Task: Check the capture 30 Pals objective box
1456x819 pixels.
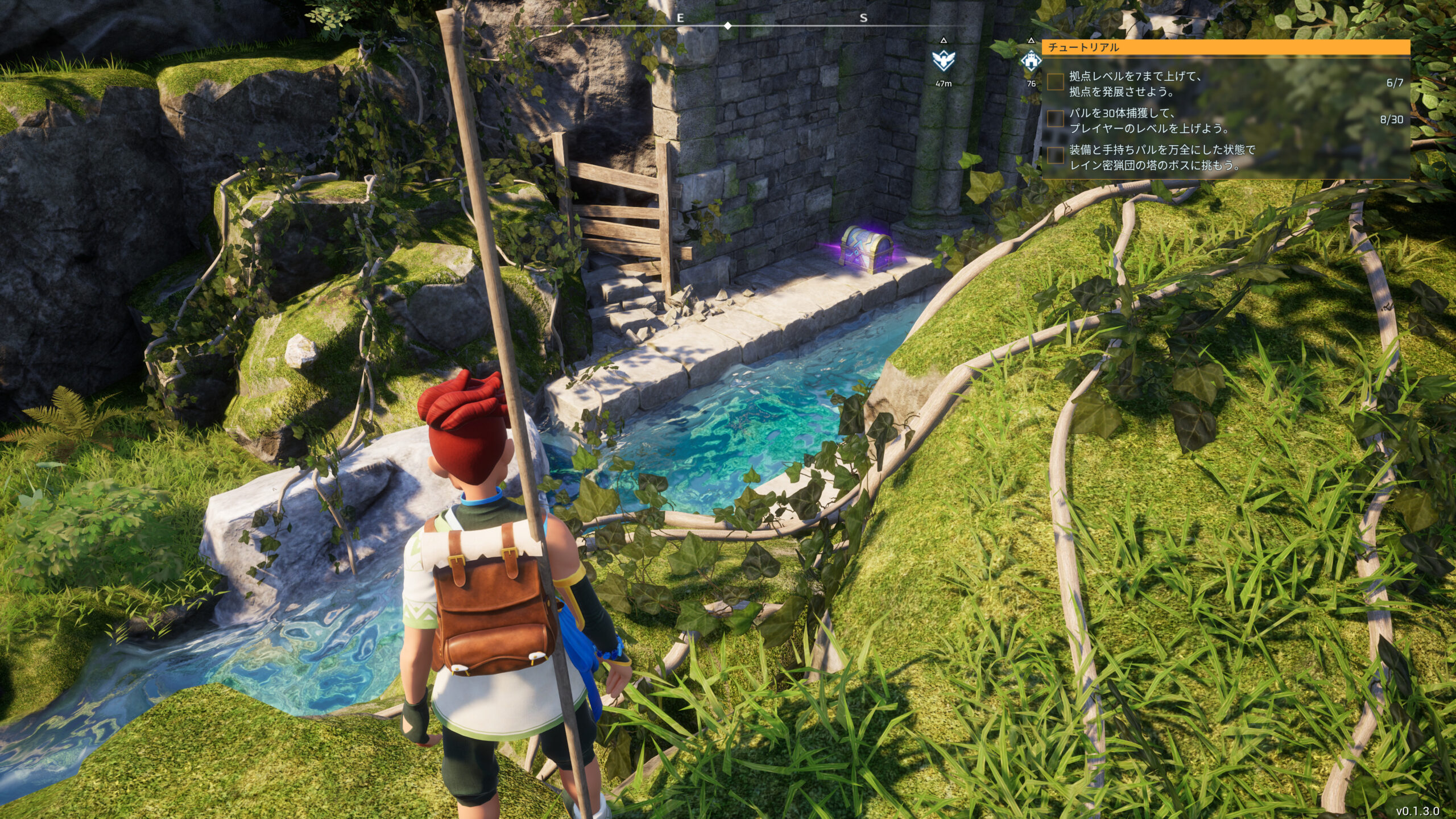Action: (1056, 119)
